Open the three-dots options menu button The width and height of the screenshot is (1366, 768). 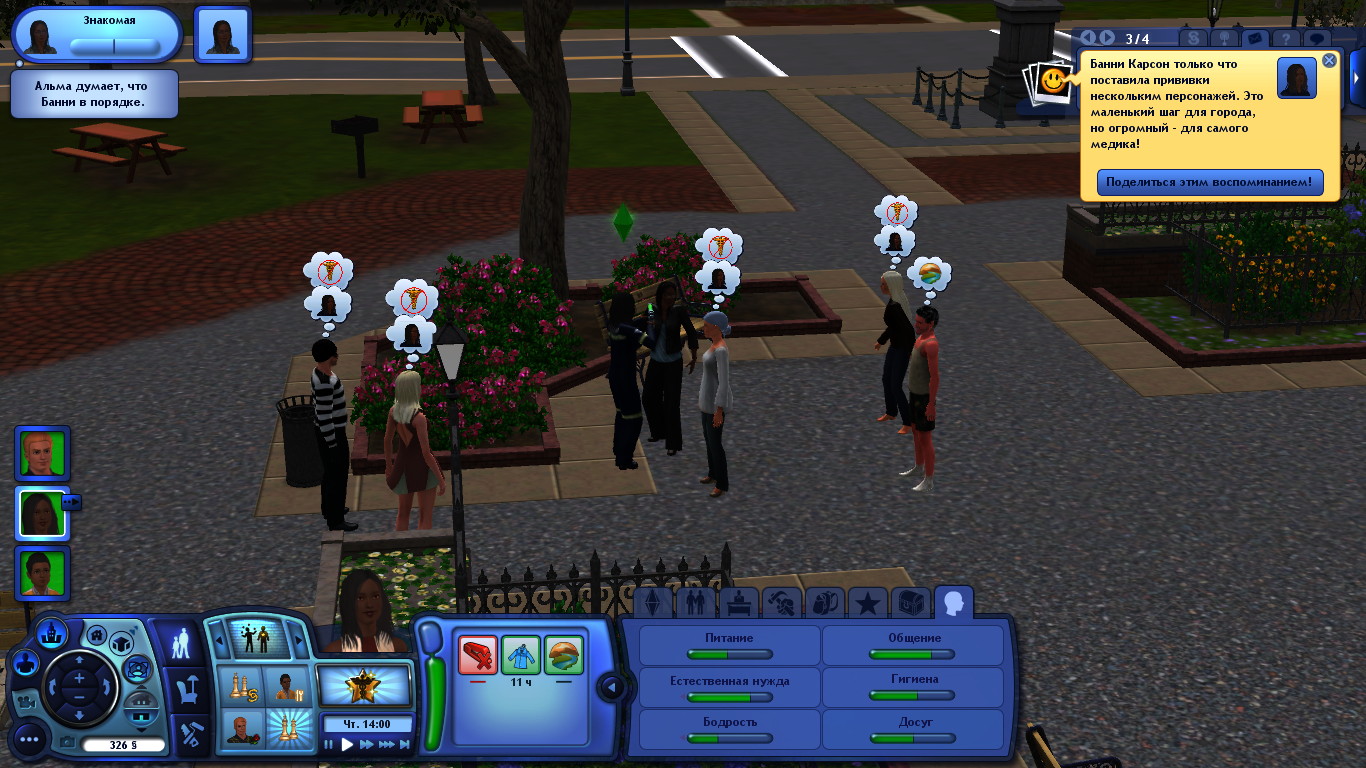[29, 740]
